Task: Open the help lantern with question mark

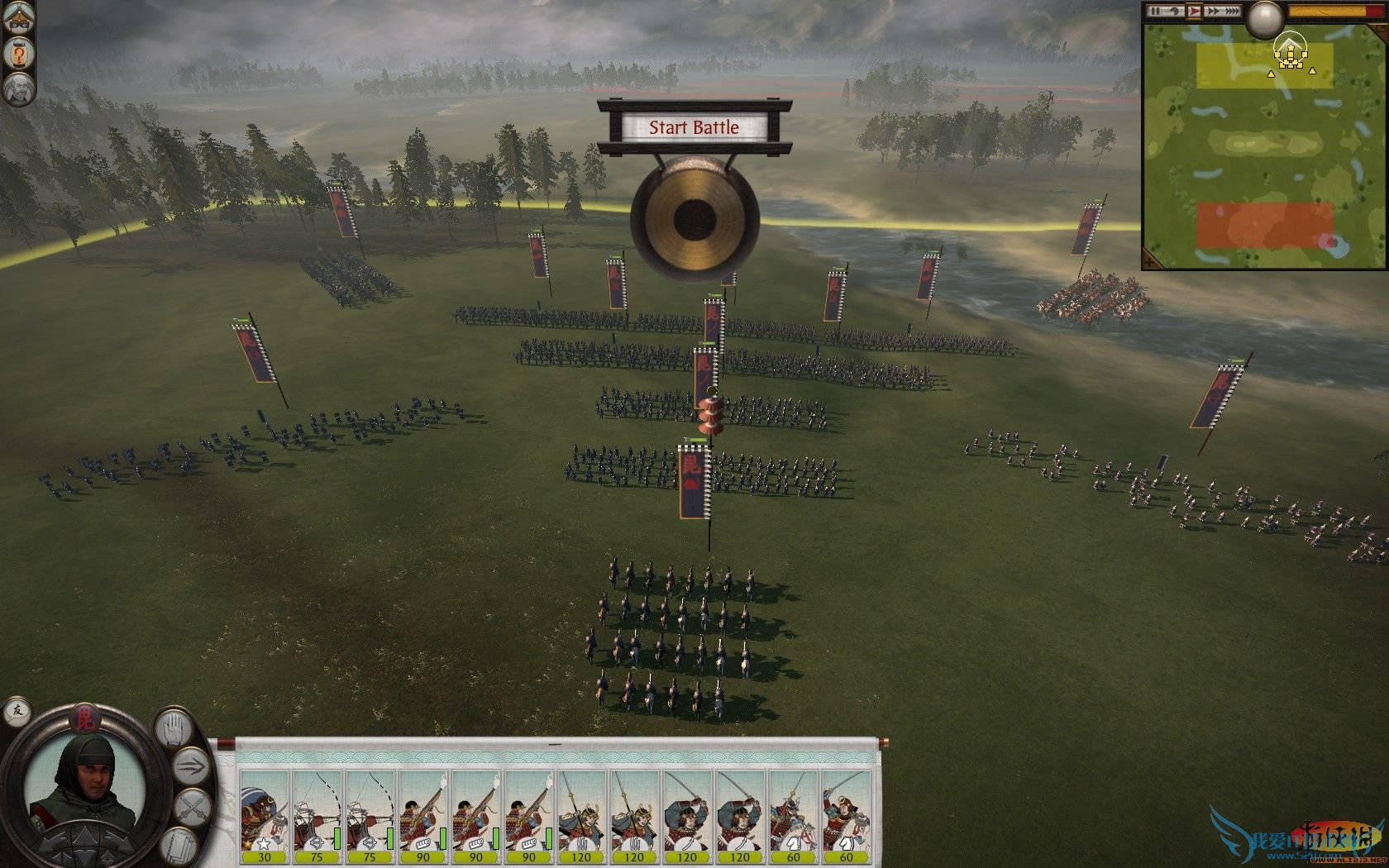Action: pos(18,55)
